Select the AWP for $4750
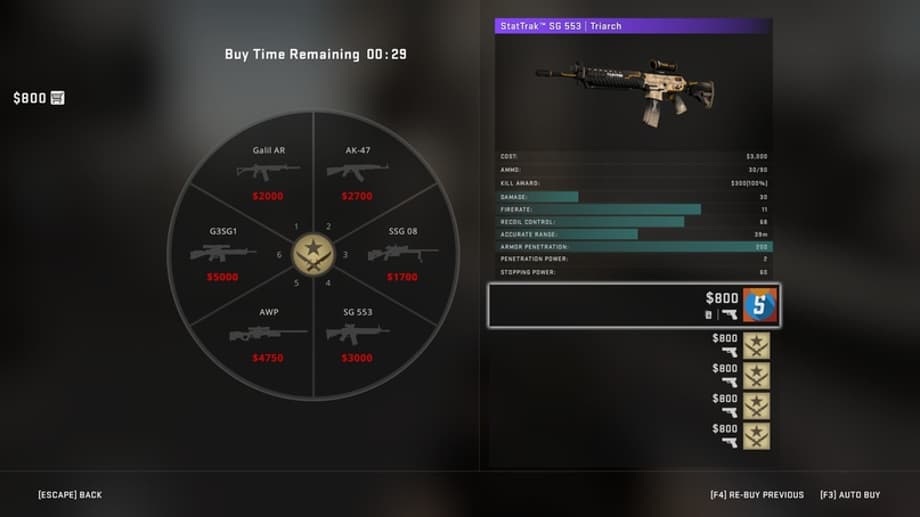This screenshot has width=920, height=517. click(268, 335)
